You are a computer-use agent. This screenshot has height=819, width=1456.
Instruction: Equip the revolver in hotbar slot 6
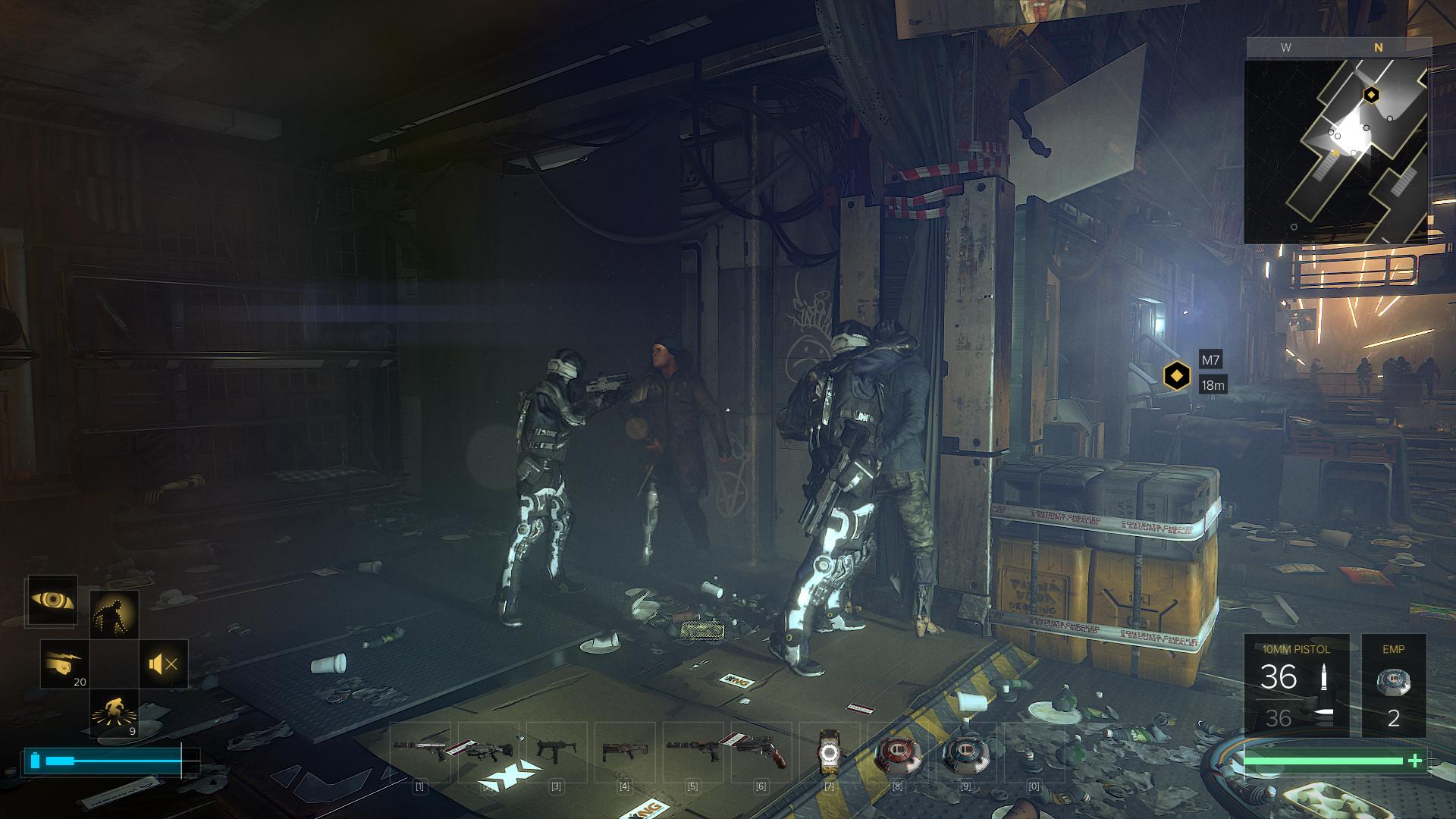(761, 752)
